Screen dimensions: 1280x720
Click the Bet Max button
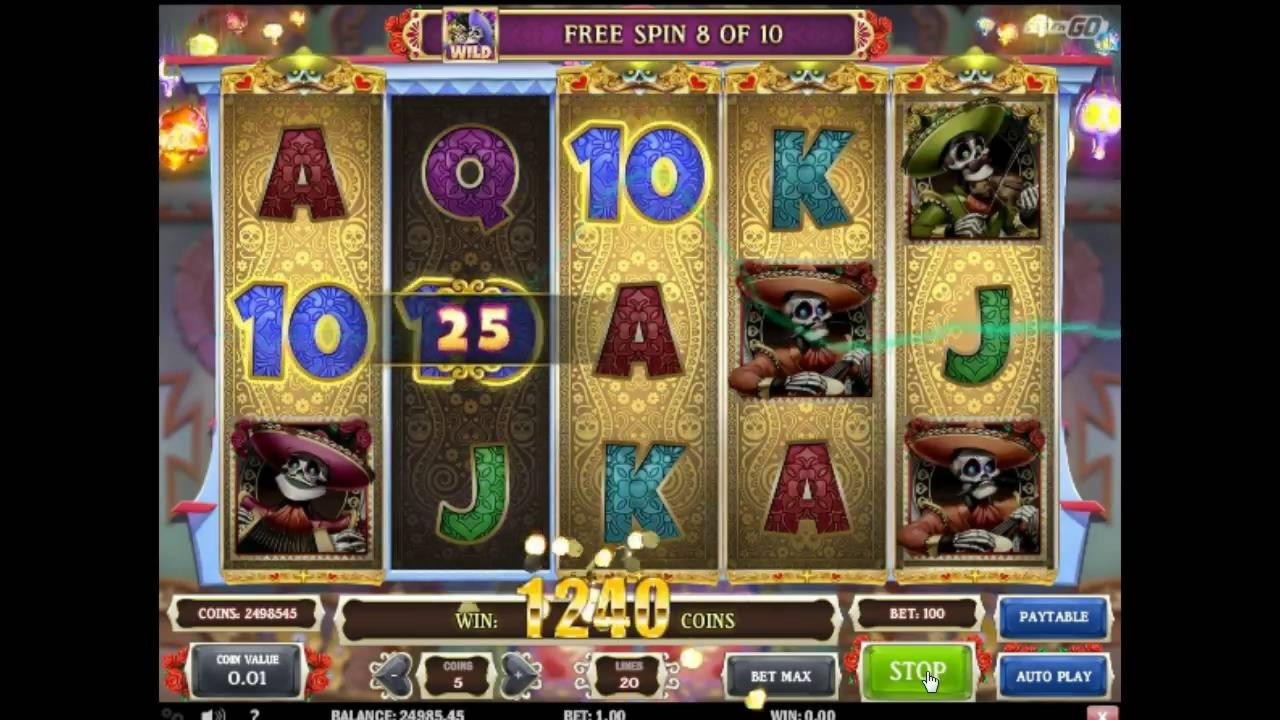(x=780, y=676)
